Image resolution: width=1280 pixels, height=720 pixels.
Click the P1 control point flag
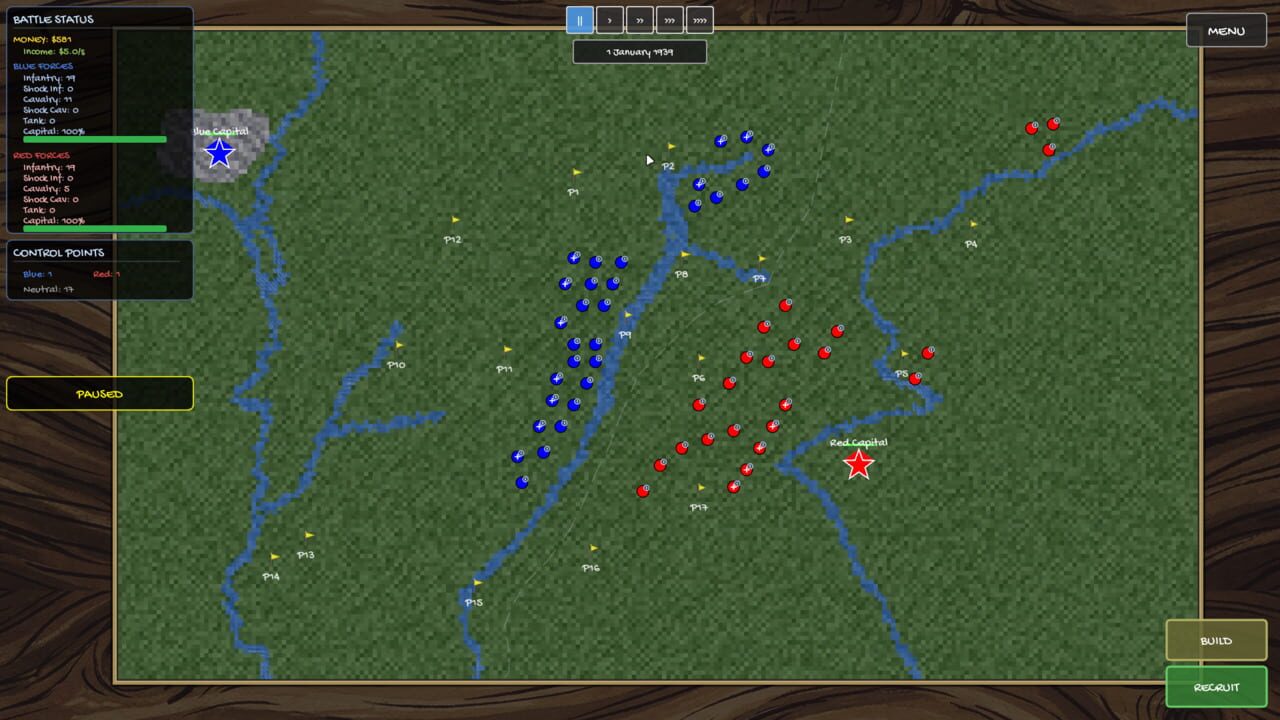[575, 172]
